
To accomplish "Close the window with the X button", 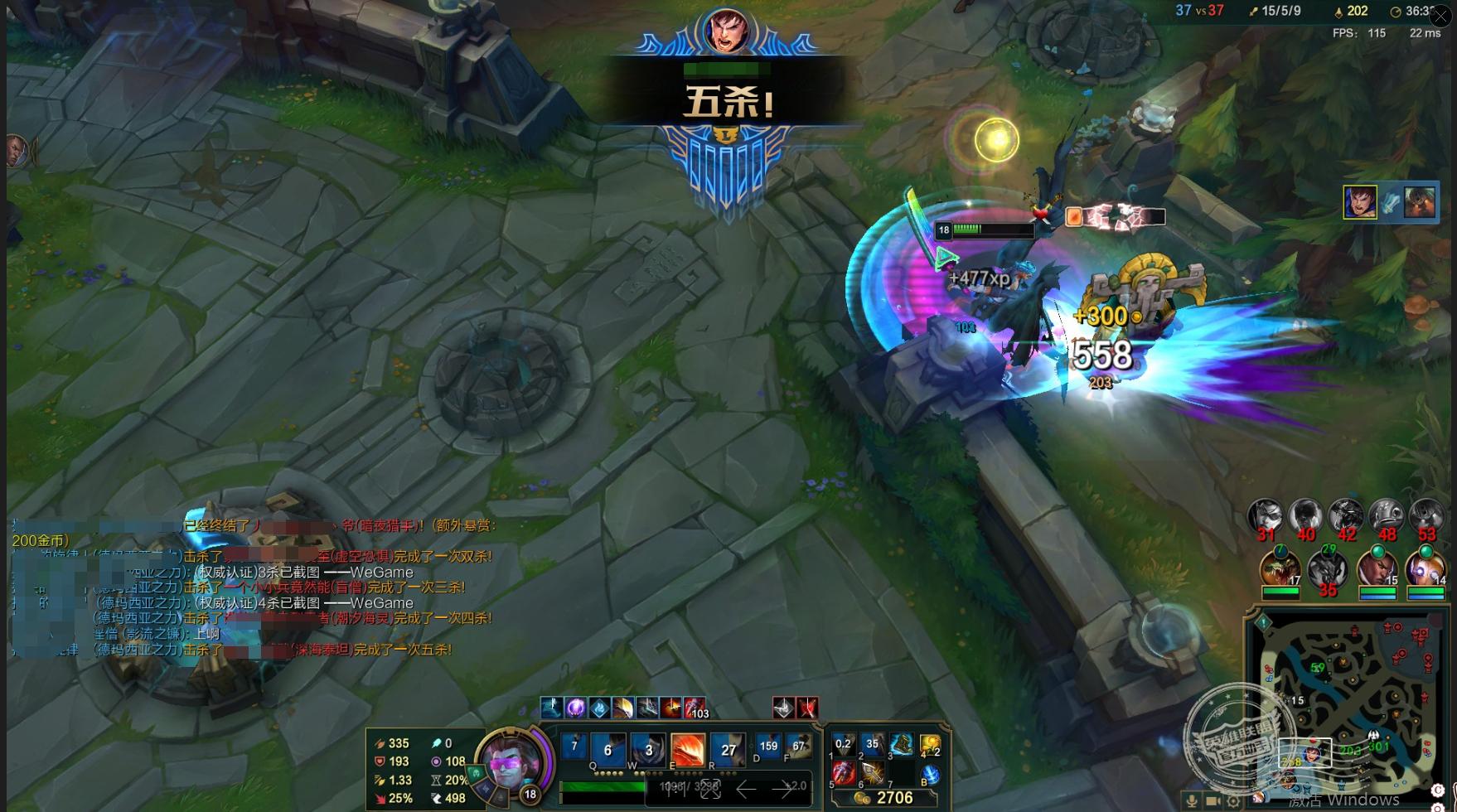I will coord(1440,15).
